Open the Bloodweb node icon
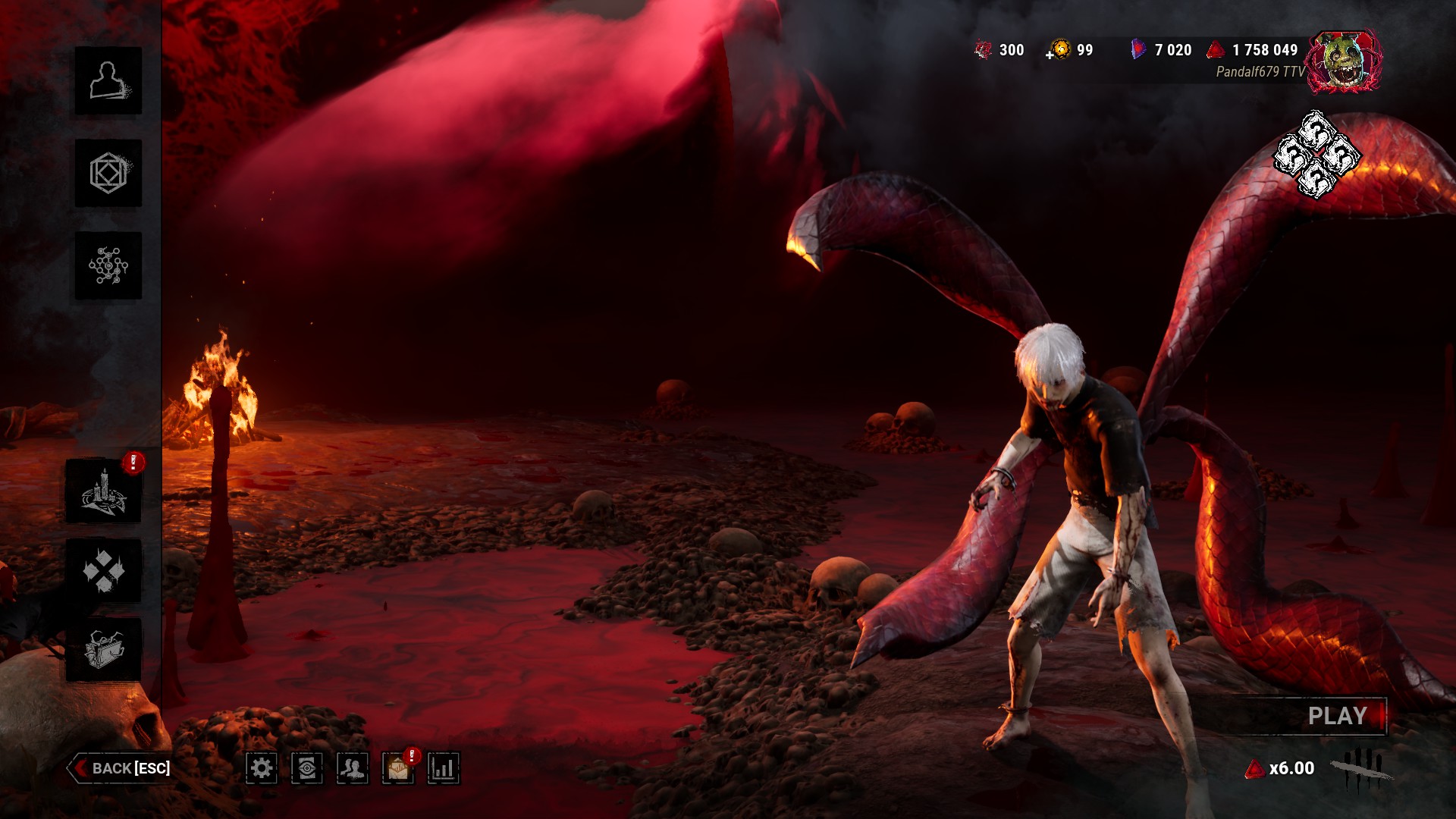This screenshot has height=819, width=1456. point(108,266)
